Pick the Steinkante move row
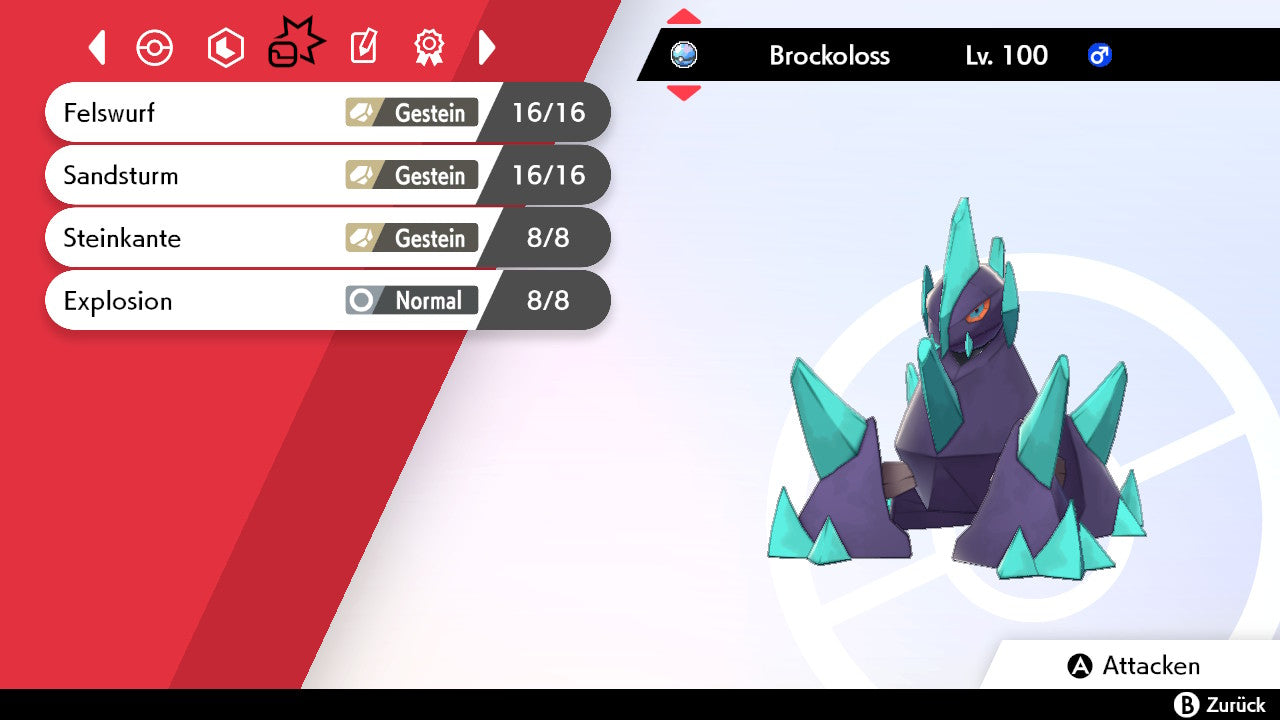Viewport: 1280px width, 720px height. (326, 238)
